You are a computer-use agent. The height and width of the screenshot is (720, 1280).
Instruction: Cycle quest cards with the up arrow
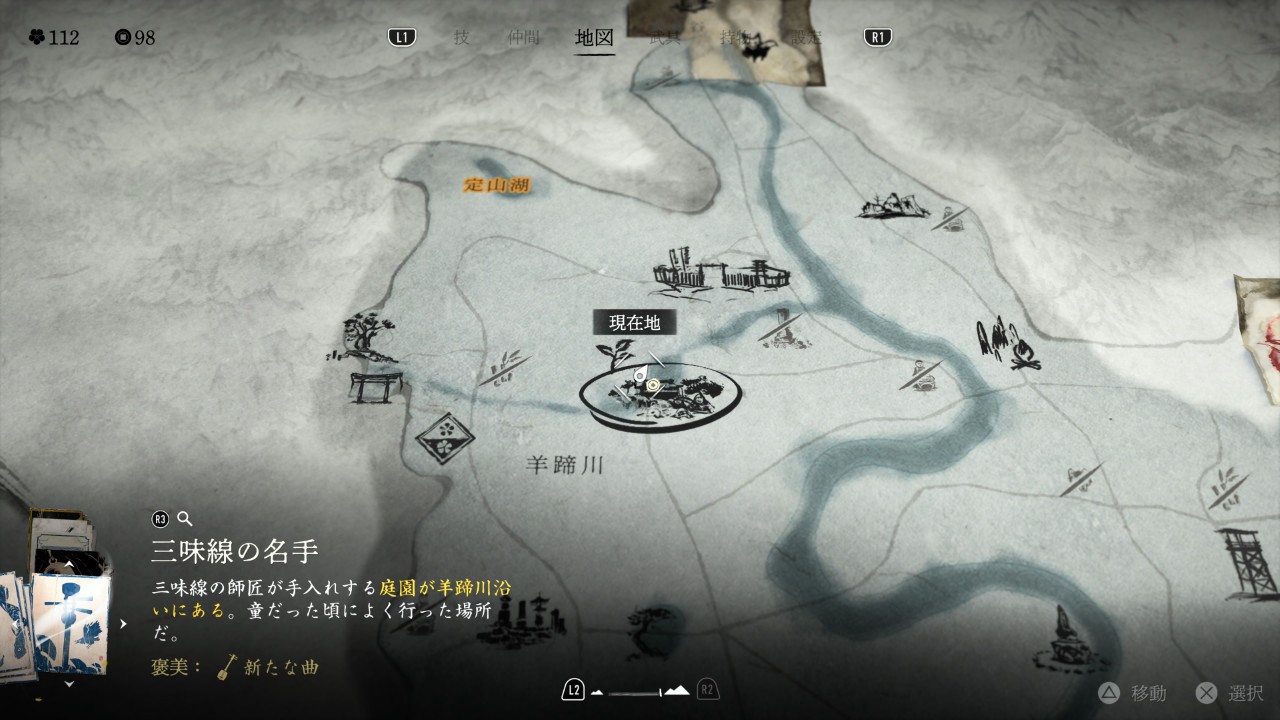[68, 565]
